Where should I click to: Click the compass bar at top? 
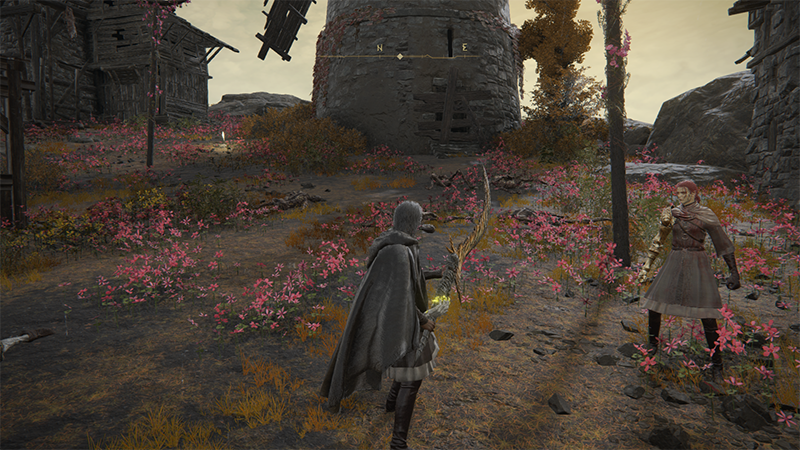click(x=400, y=56)
